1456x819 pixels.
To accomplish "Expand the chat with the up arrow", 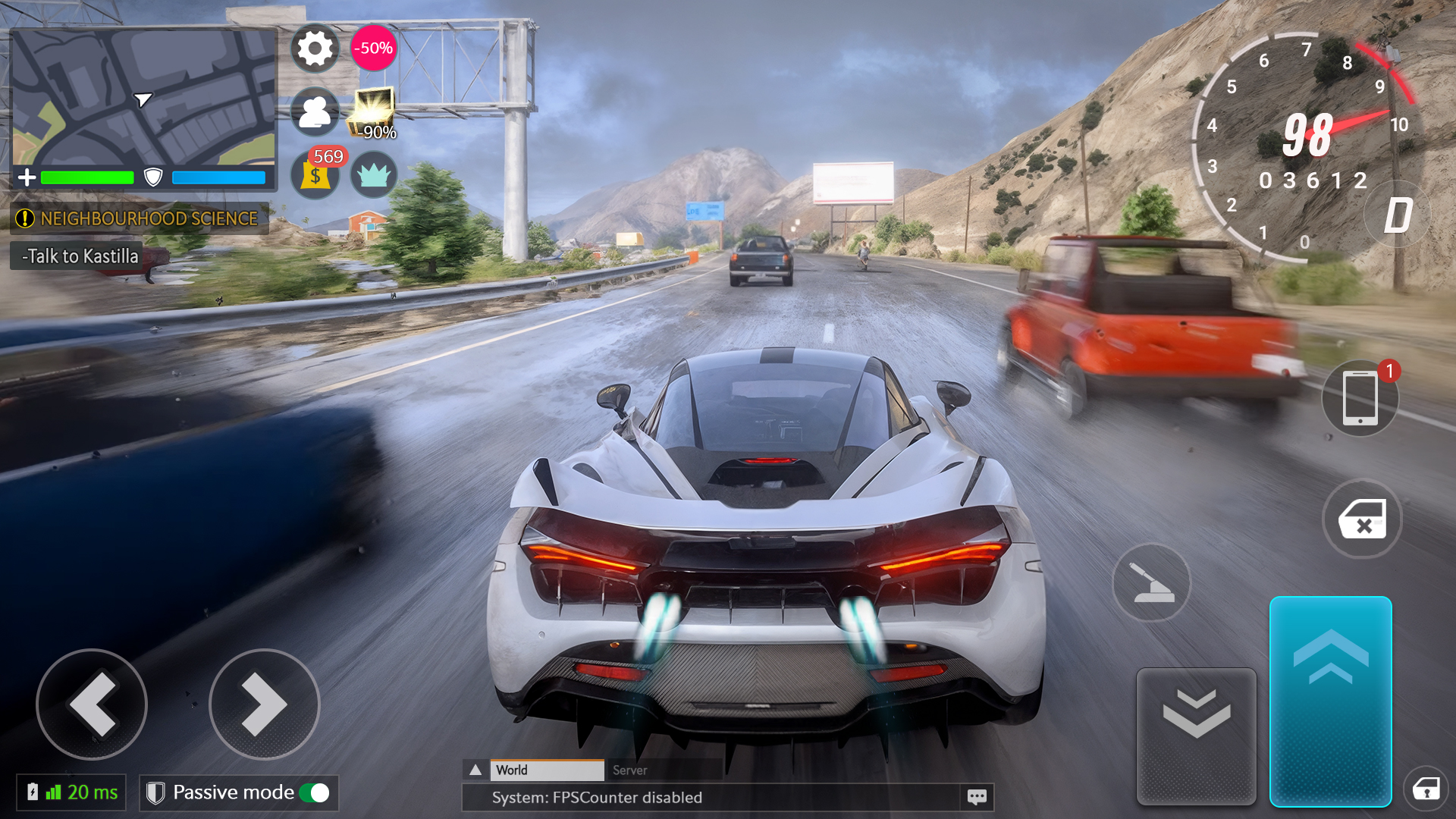I will (475, 770).
